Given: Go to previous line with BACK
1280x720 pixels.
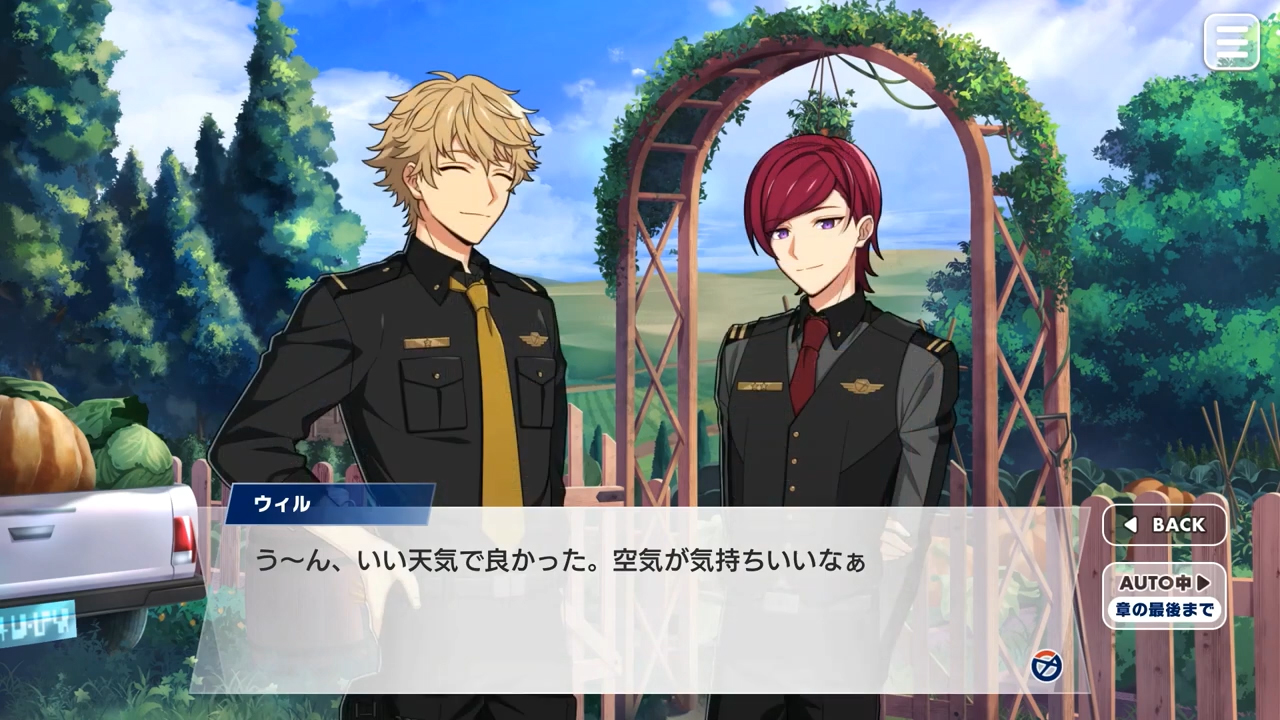Looking at the screenshot, I should (x=1164, y=525).
